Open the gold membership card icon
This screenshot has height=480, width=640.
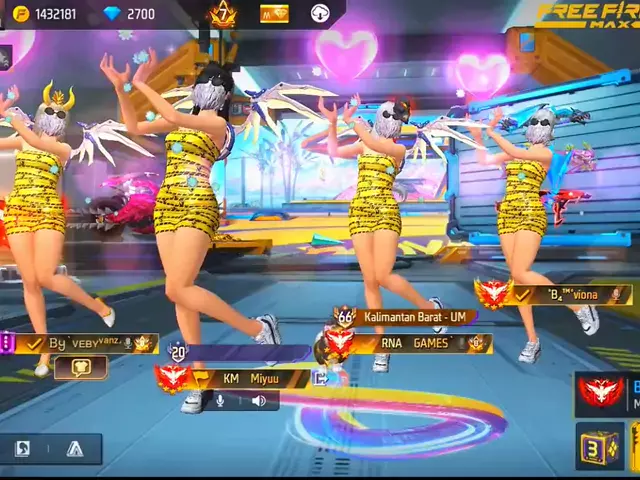(x=273, y=14)
